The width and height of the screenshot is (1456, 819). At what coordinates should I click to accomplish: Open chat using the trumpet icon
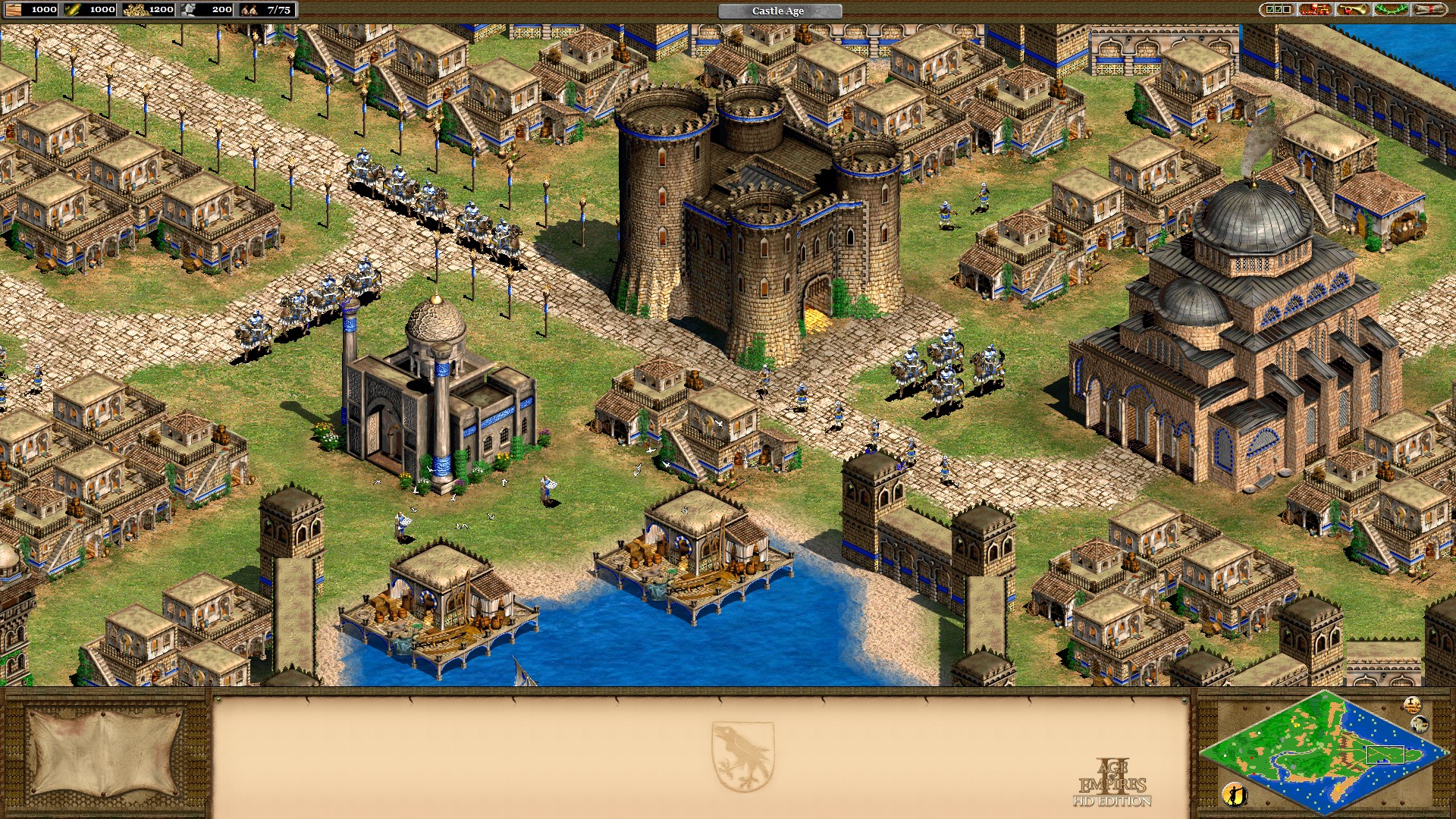click(x=1352, y=10)
